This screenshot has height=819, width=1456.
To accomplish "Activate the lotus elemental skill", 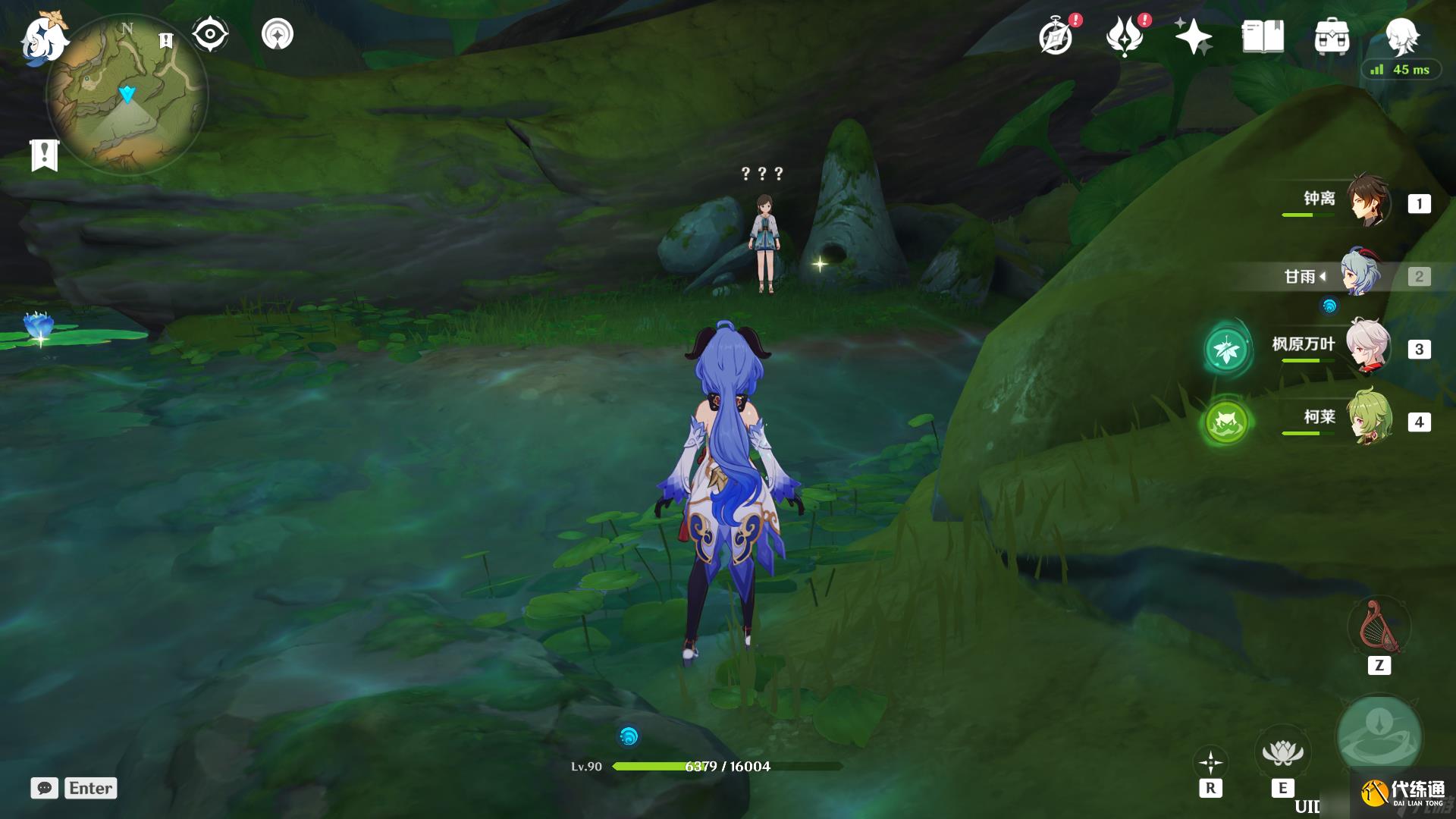I will 1282,752.
